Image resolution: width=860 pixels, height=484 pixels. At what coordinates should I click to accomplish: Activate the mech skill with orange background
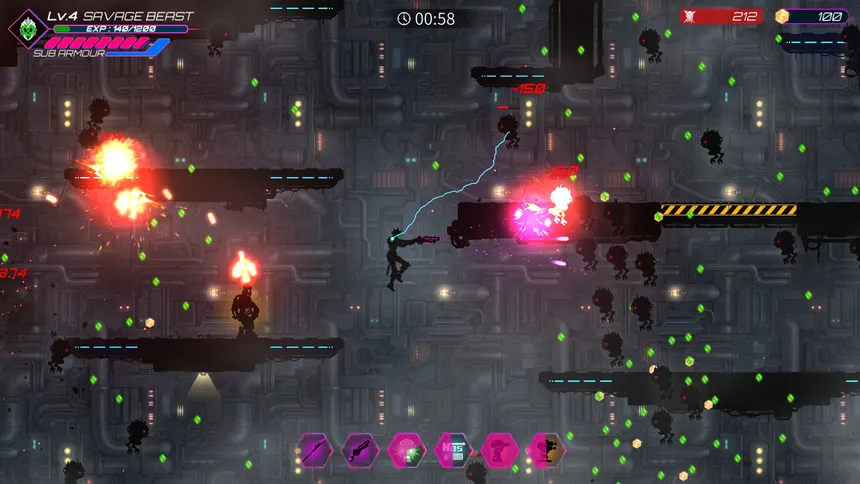pyautogui.click(x=546, y=451)
